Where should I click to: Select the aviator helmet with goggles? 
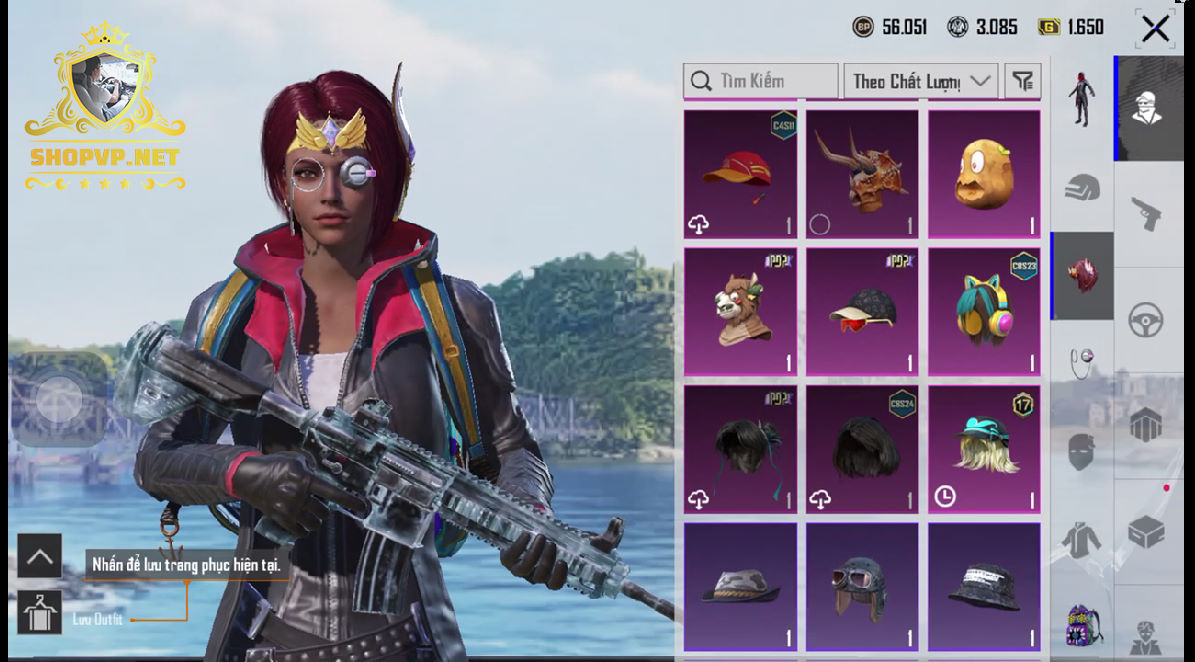tap(862, 588)
